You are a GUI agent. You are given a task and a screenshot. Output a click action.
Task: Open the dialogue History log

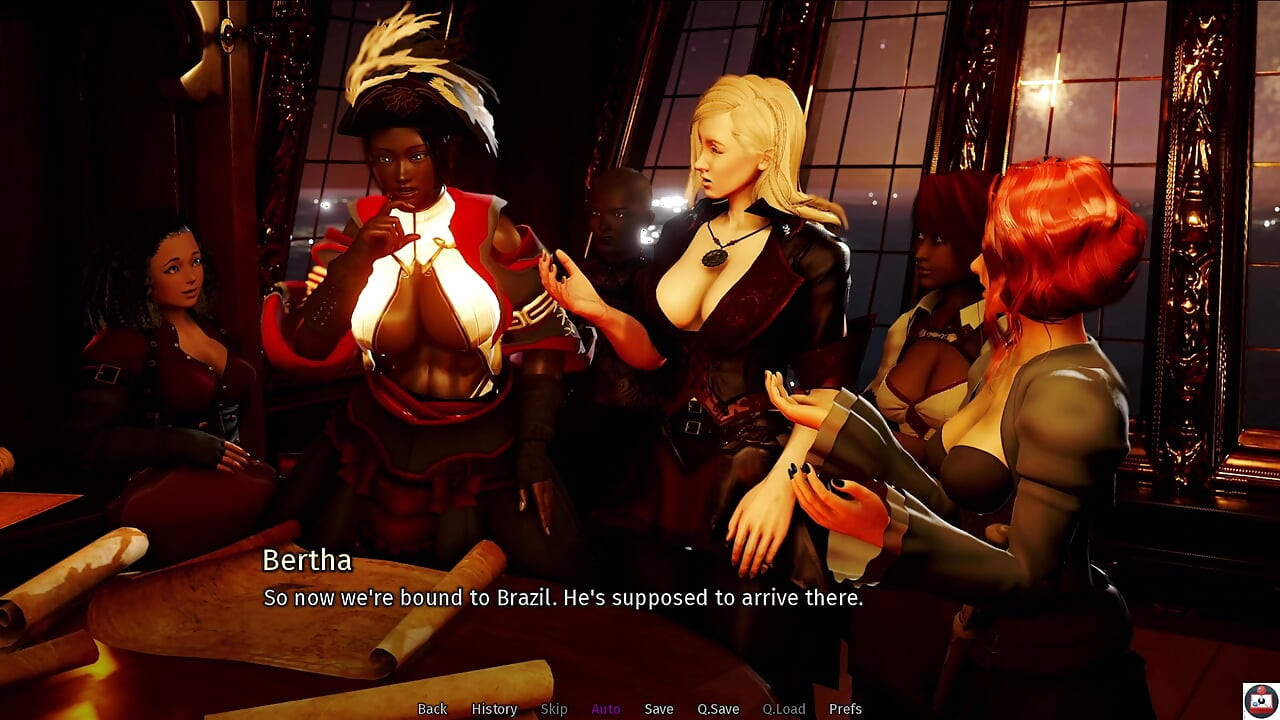[494, 709]
